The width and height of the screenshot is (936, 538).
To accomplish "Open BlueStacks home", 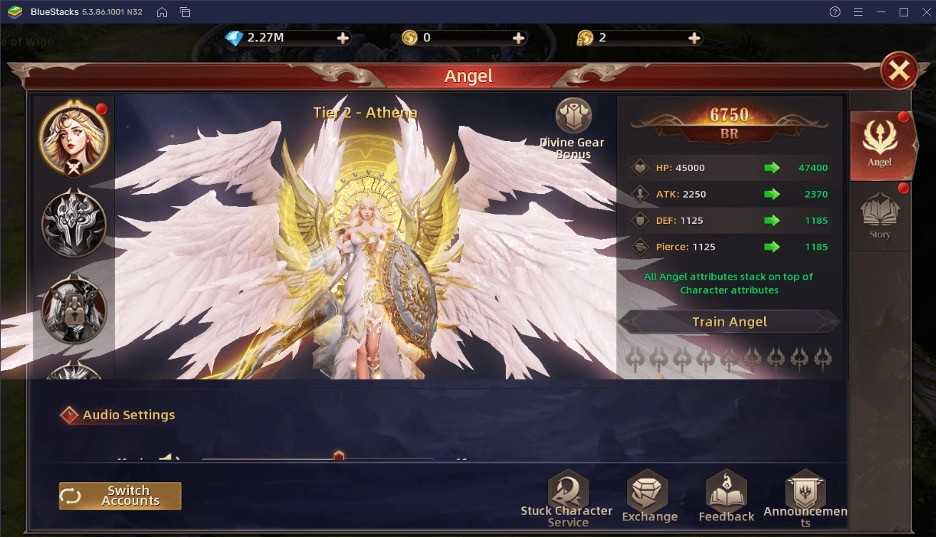I will click(x=162, y=12).
